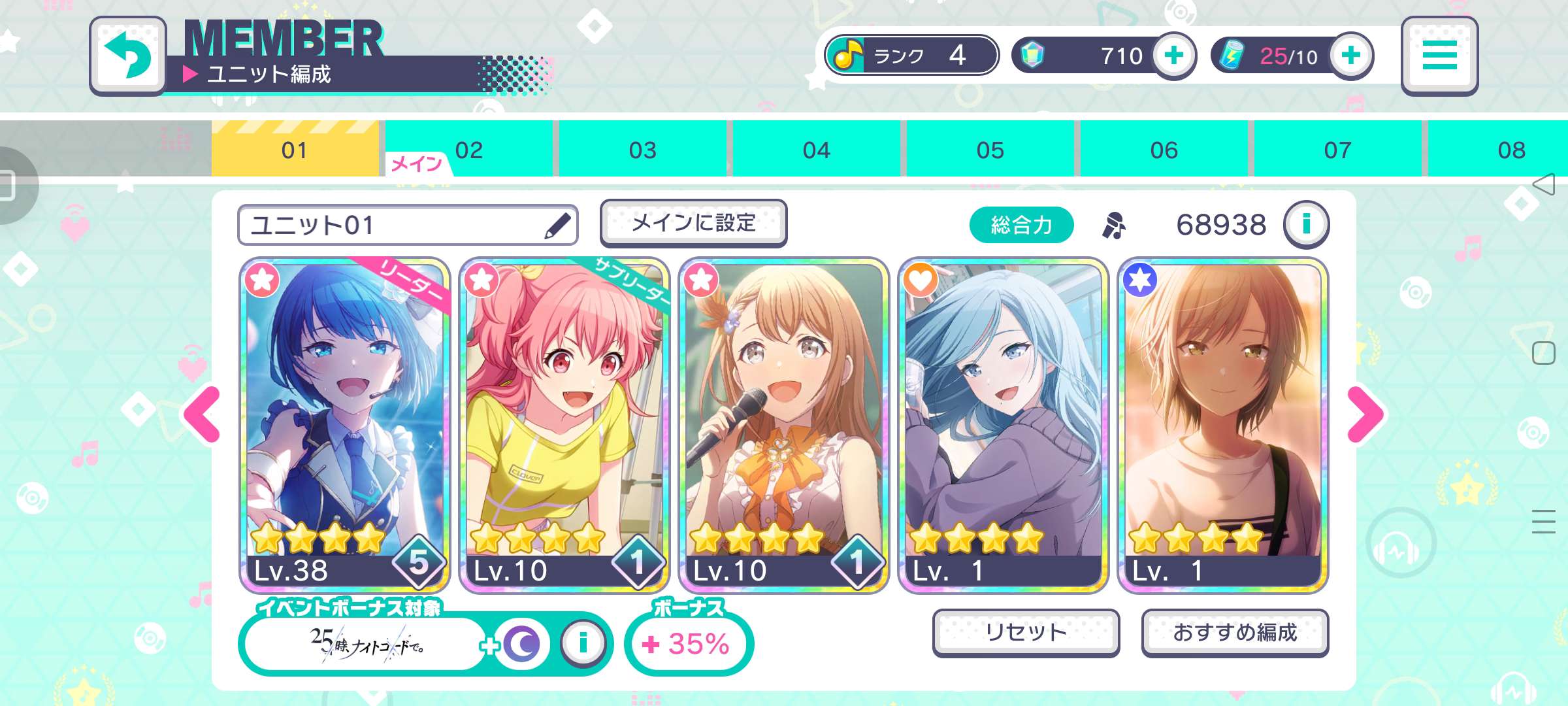Reset the unit with リセット

point(1026,632)
